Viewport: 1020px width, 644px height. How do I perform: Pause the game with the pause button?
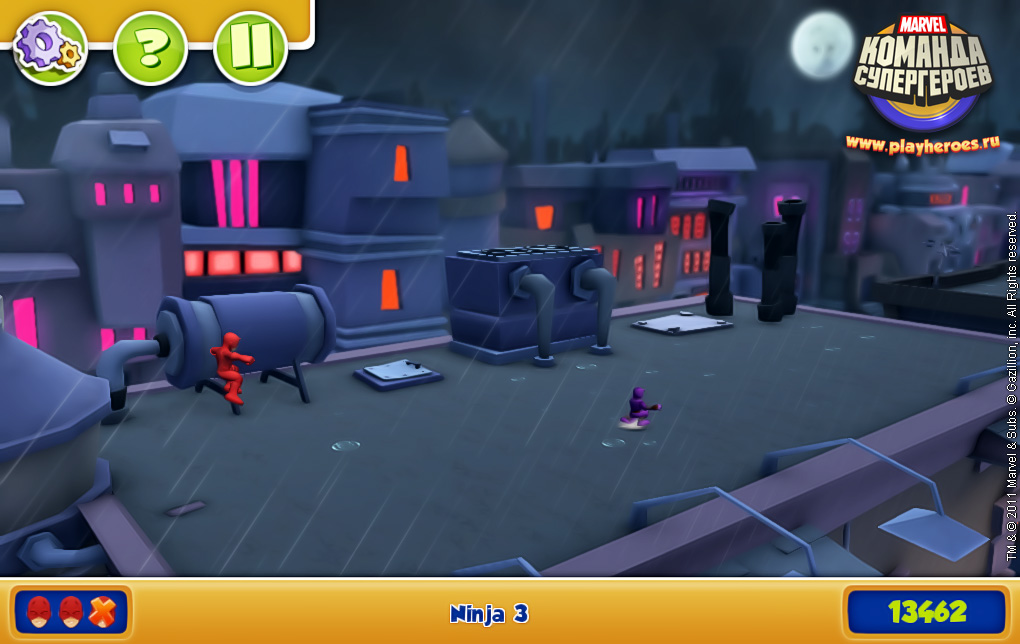250,48
